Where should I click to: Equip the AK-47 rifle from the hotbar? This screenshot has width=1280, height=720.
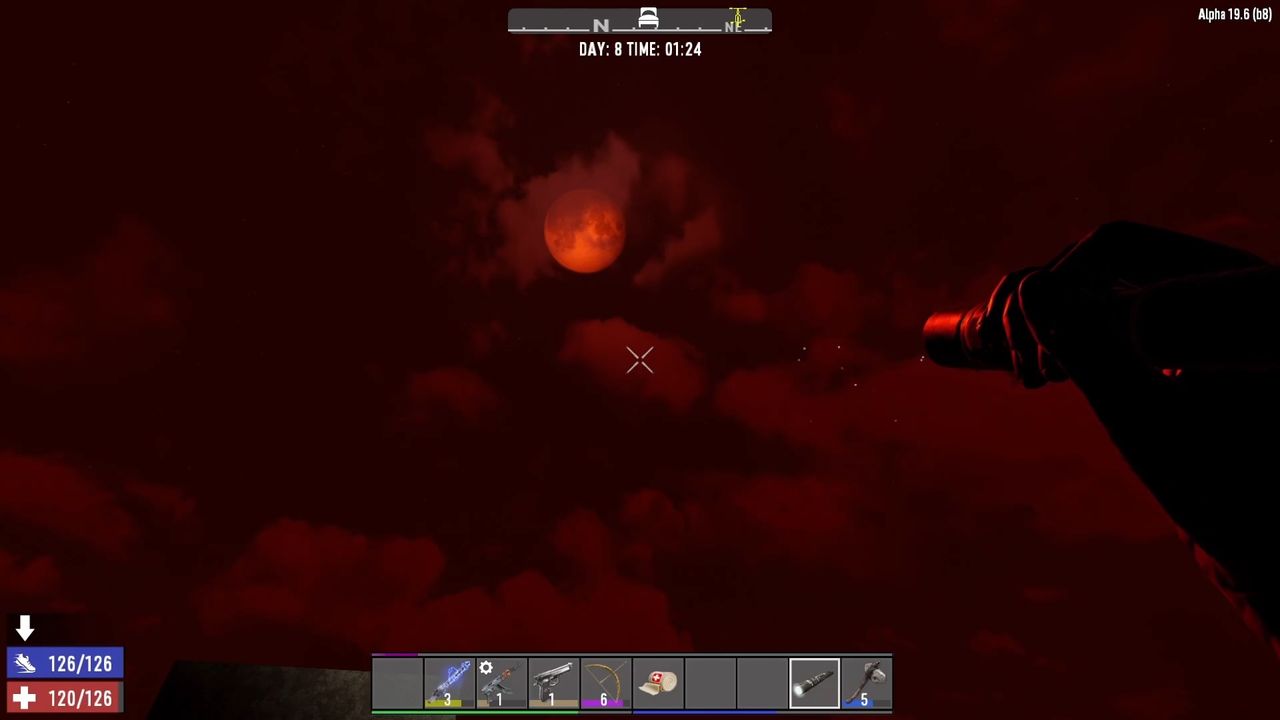click(501, 683)
